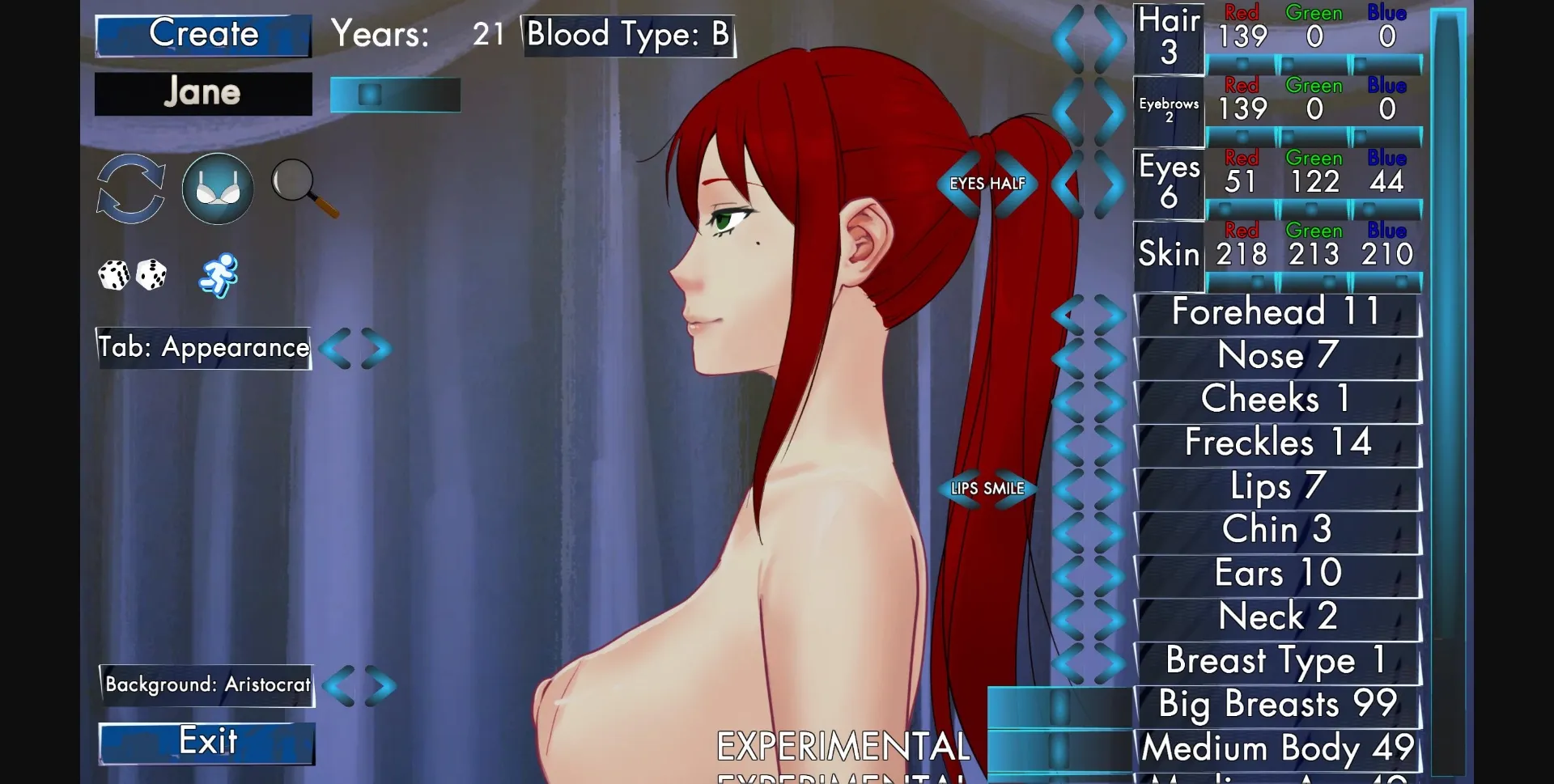Click the right arrow beside Tab: Appearance
Screen dimensions: 1554x784
click(x=375, y=349)
